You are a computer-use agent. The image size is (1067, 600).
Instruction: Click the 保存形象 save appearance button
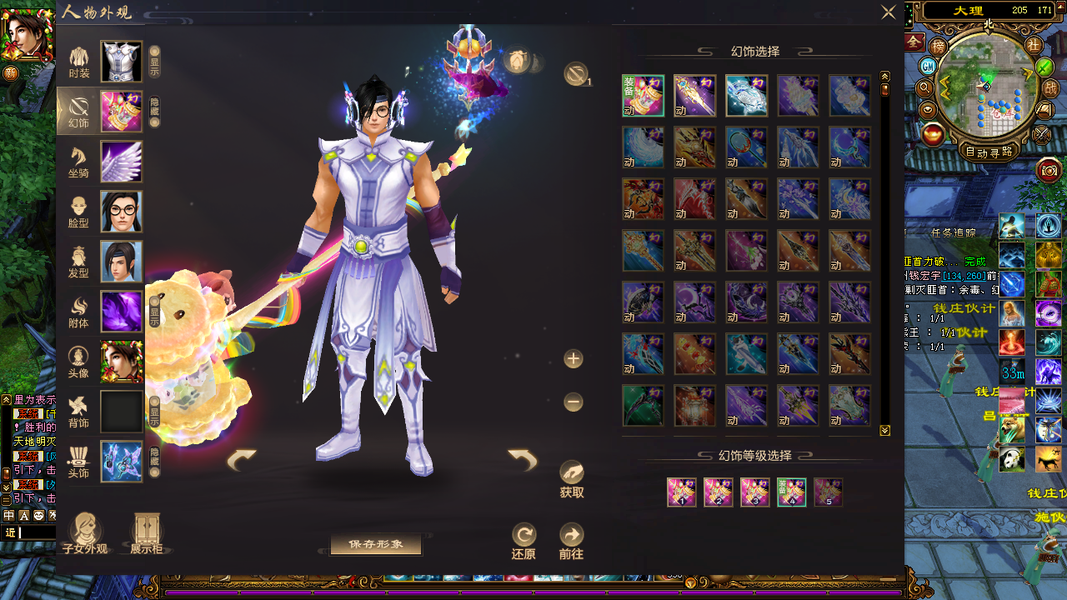(376, 545)
